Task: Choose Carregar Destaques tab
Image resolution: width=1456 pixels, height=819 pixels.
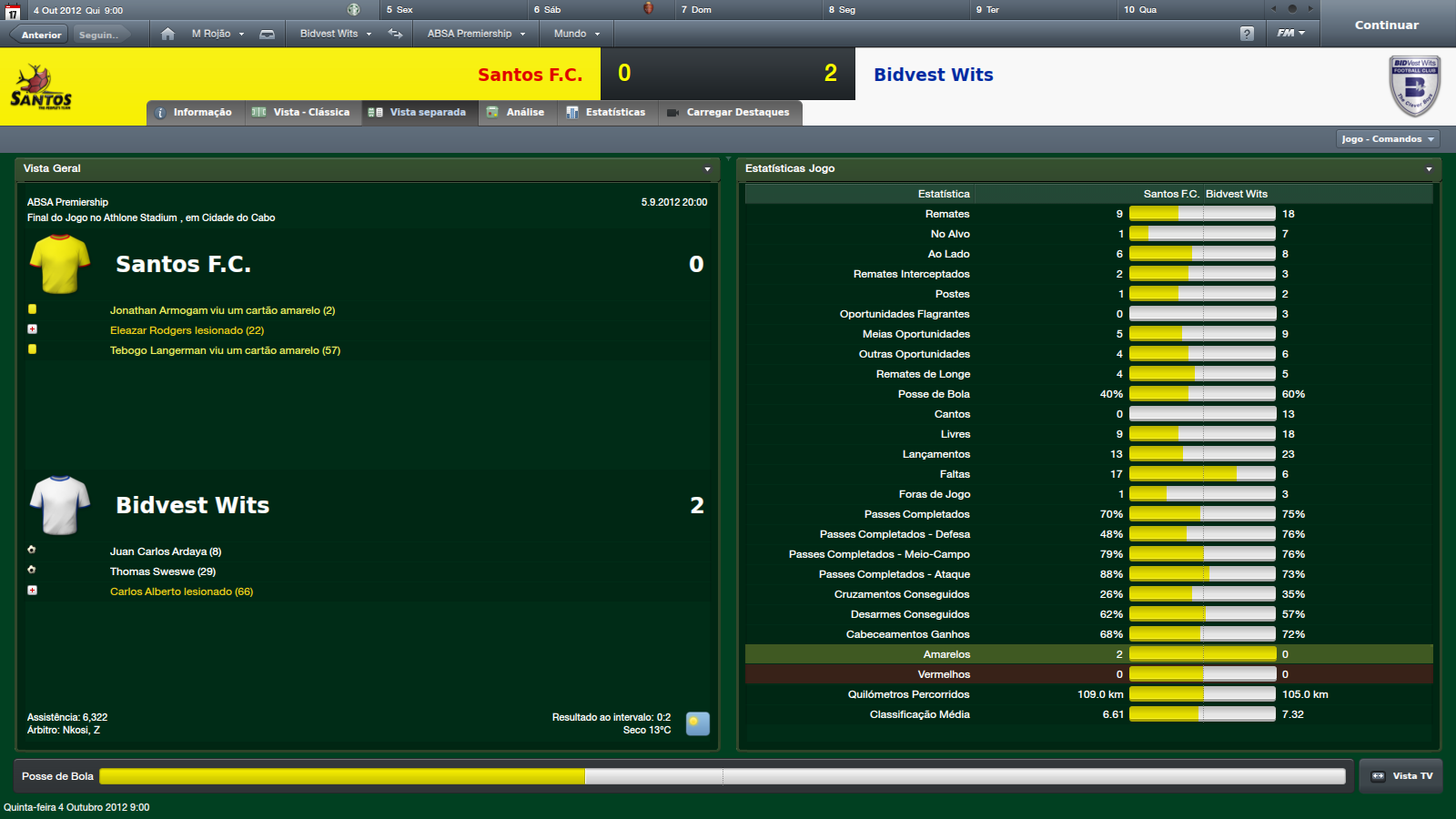Action: 729,113
